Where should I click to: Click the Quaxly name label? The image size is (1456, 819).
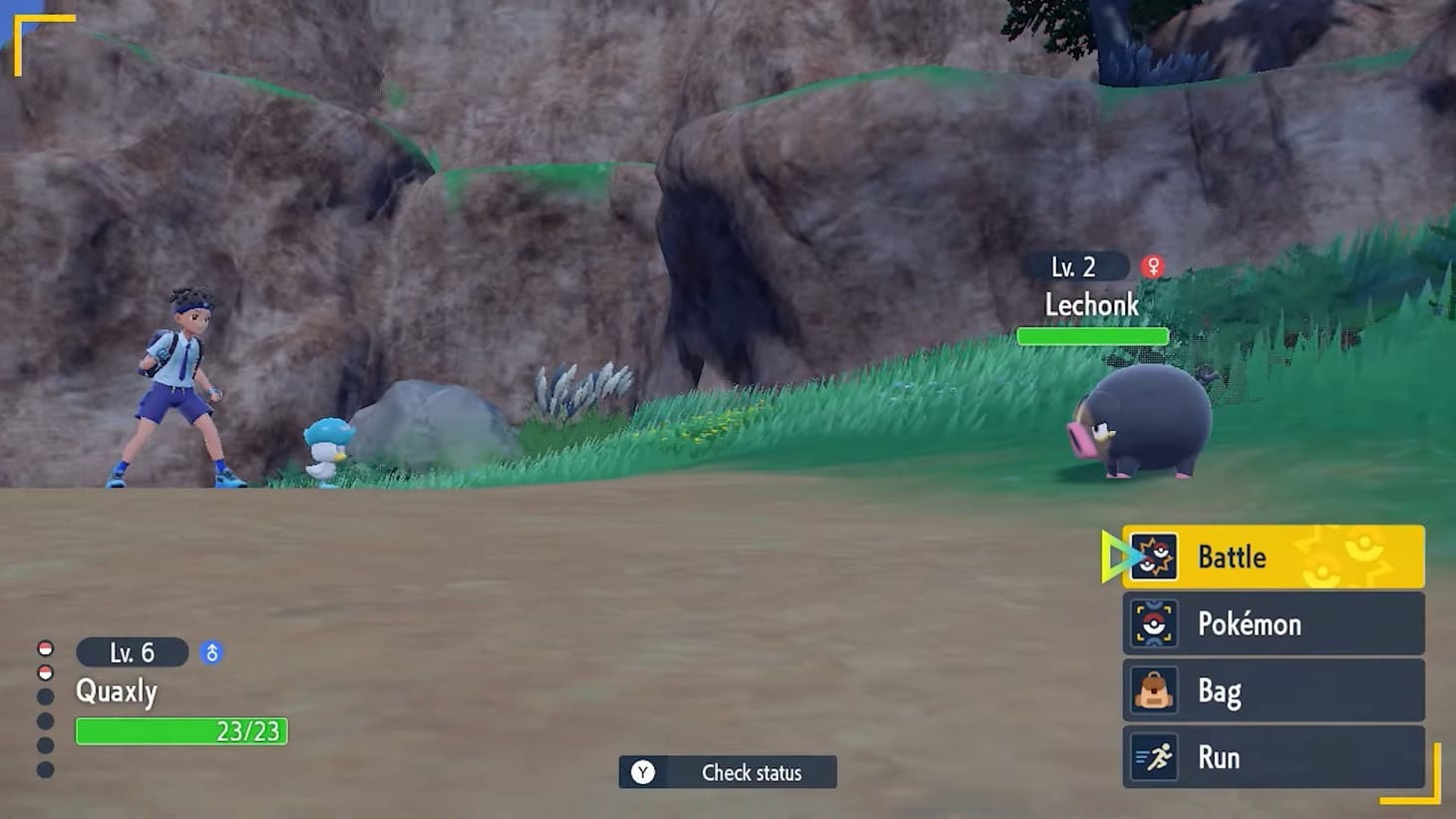tap(117, 691)
